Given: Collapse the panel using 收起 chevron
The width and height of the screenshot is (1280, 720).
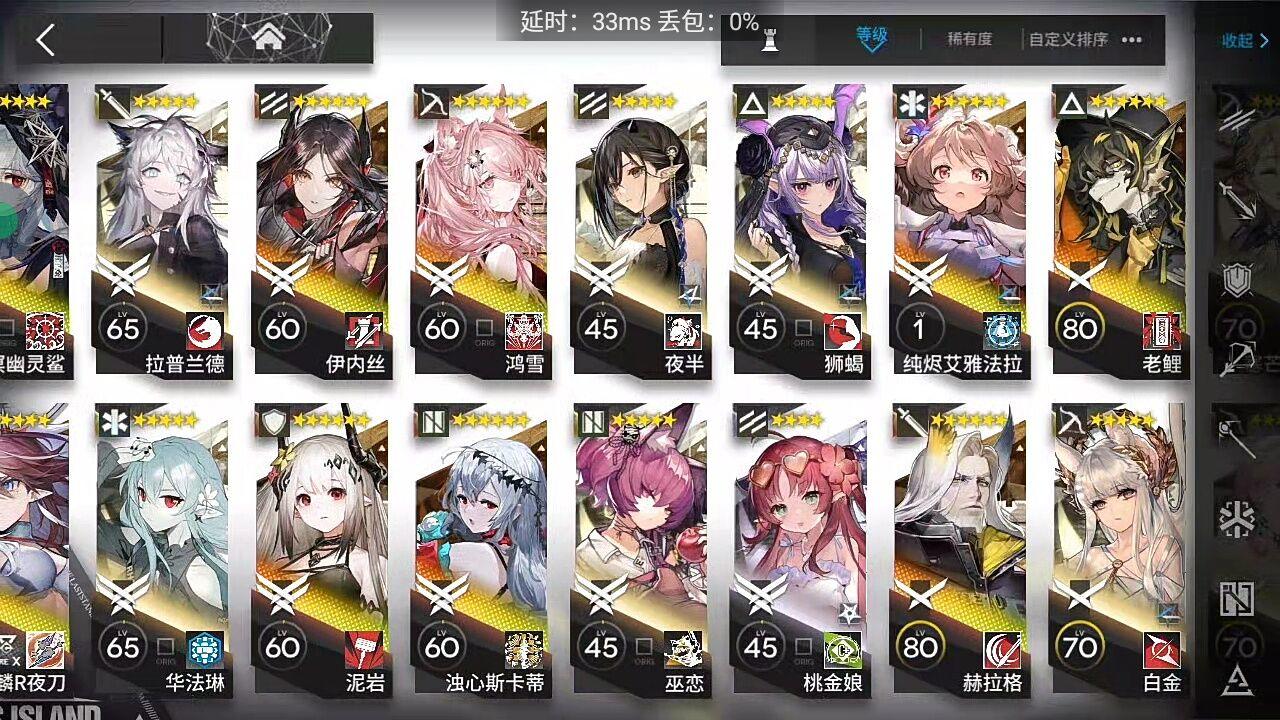Looking at the screenshot, I should click(1245, 40).
